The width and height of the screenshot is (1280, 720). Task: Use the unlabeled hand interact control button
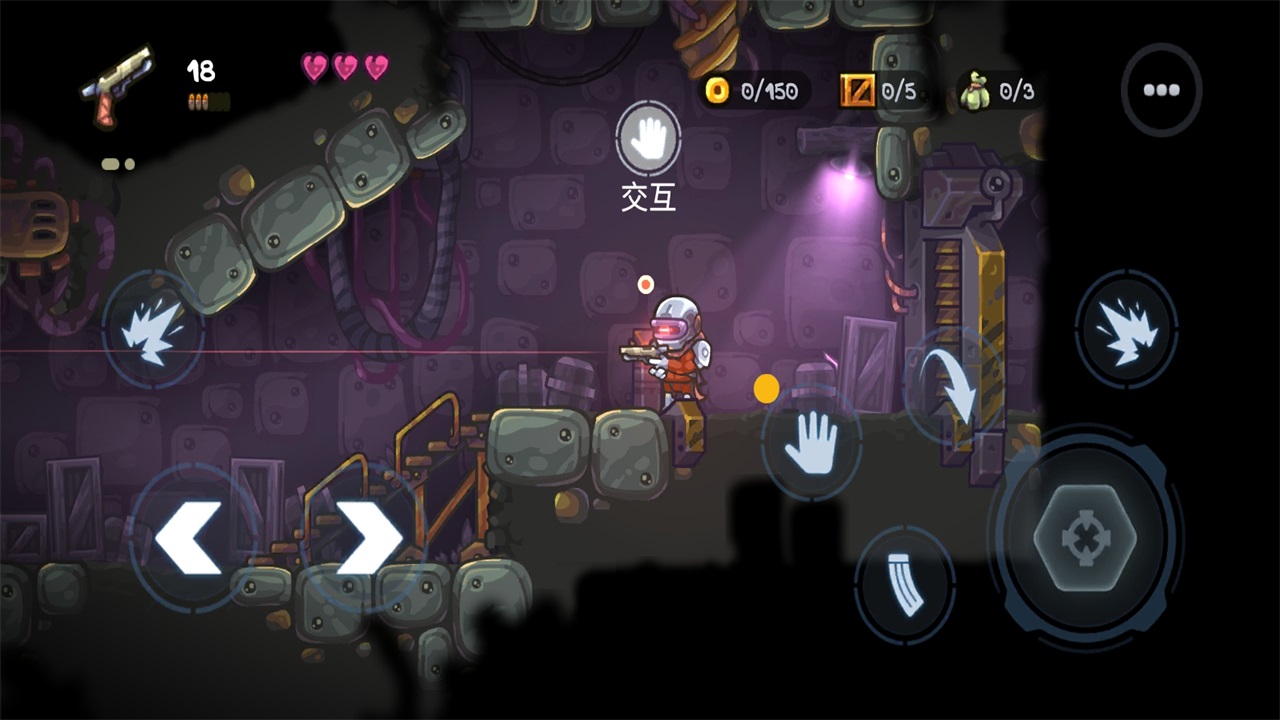(811, 443)
